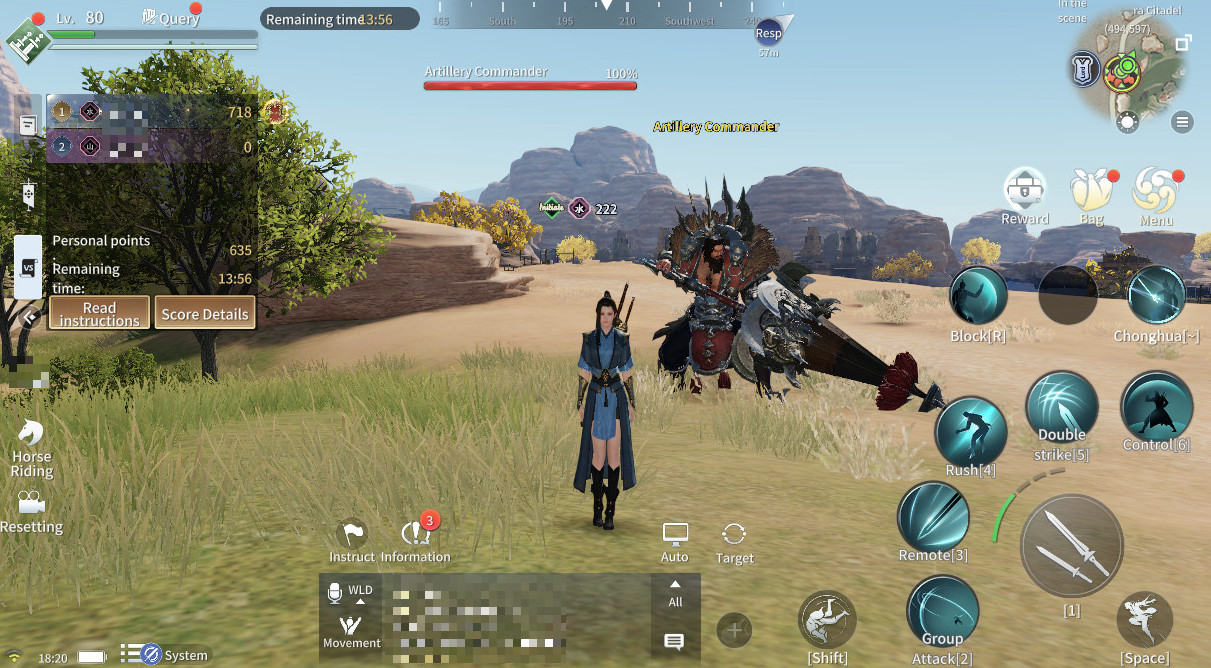
Task: Use the Group Attack skill
Action: [x=942, y=612]
